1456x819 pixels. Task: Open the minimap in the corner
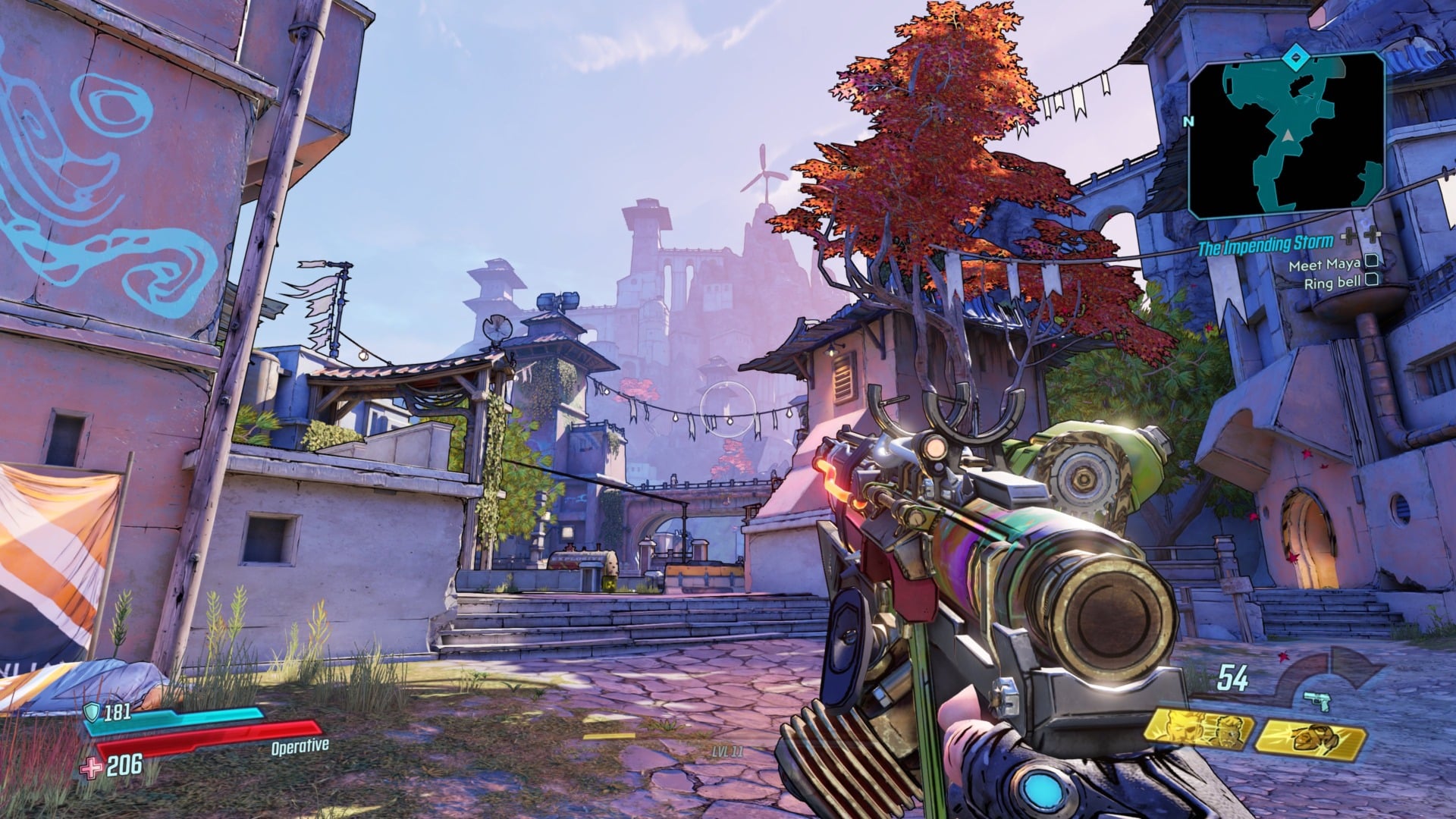[x=1286, y=136]
